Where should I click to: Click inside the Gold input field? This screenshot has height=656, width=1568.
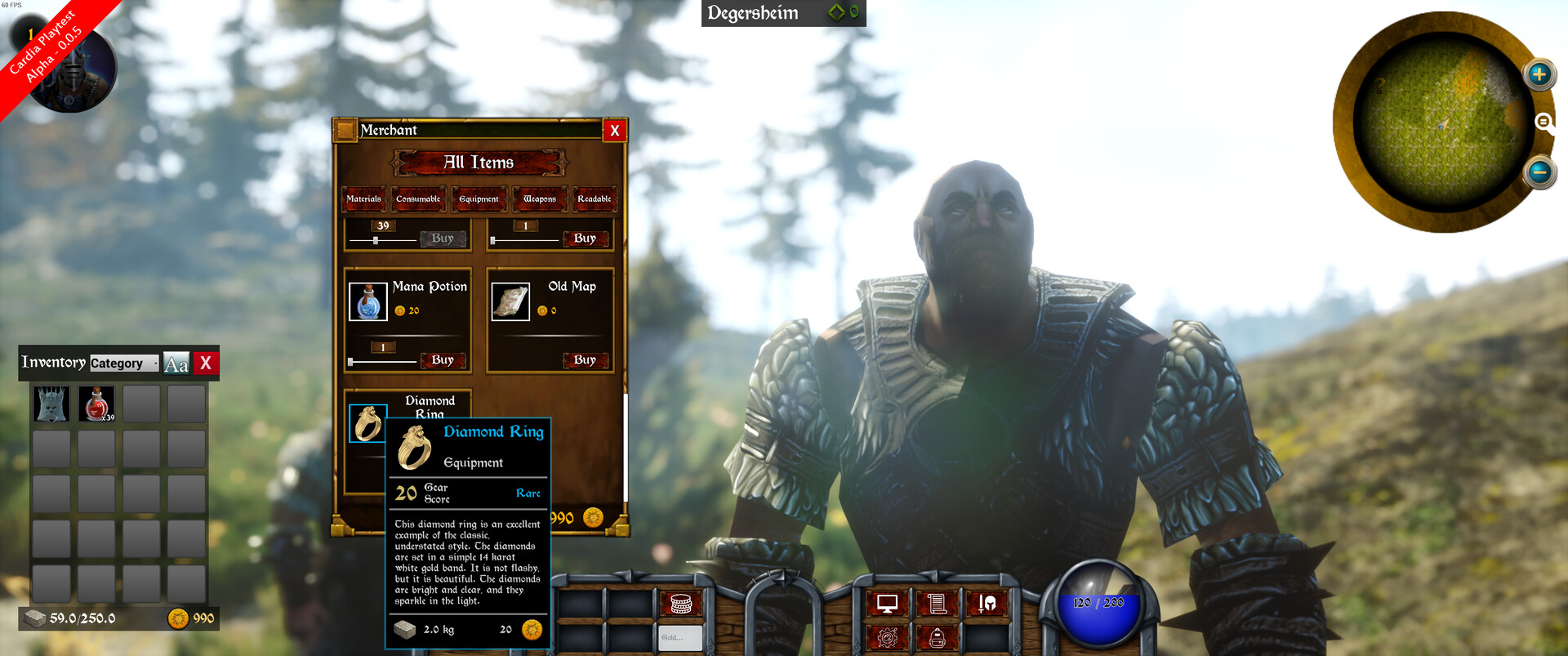681,636
